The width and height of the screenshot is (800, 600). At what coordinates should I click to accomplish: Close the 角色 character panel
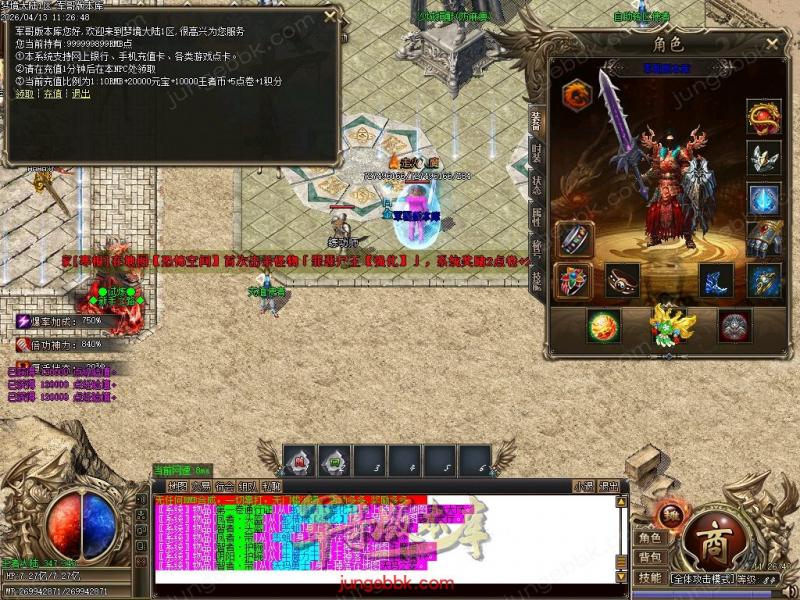pos(772,44)
